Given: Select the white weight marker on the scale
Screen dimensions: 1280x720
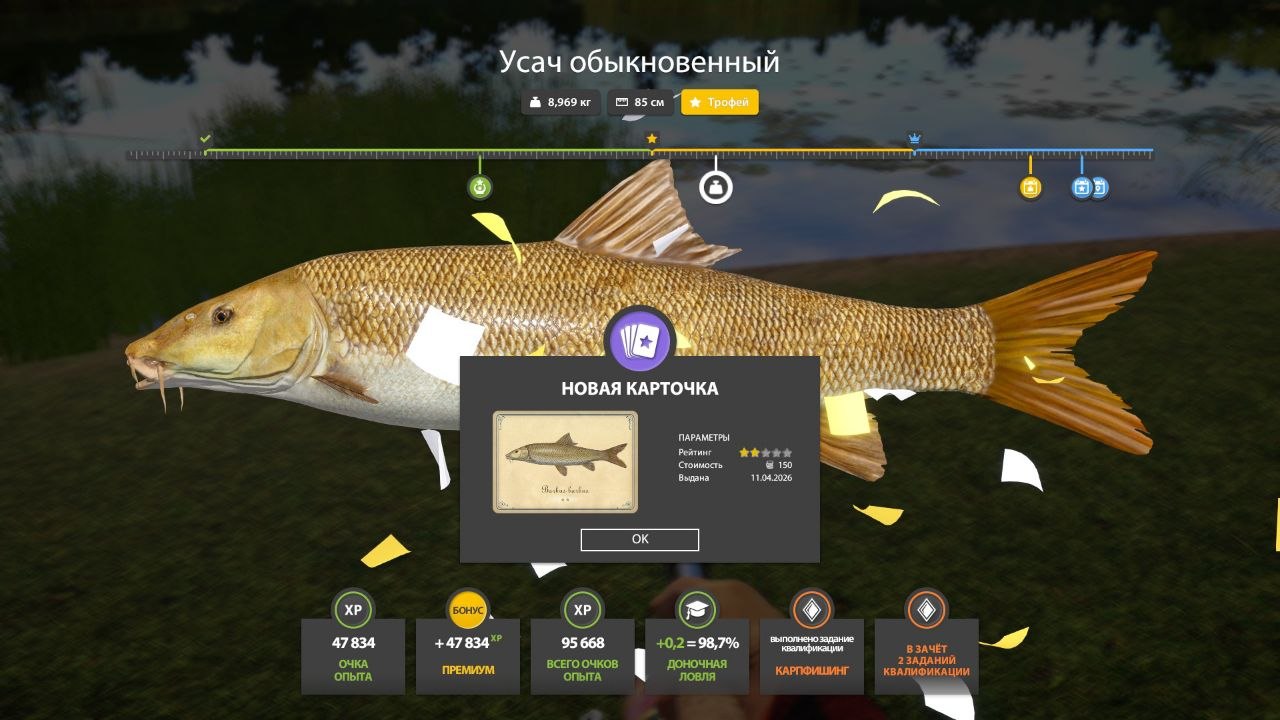Looking at the screenshot, I should click(x=715, y=187).
